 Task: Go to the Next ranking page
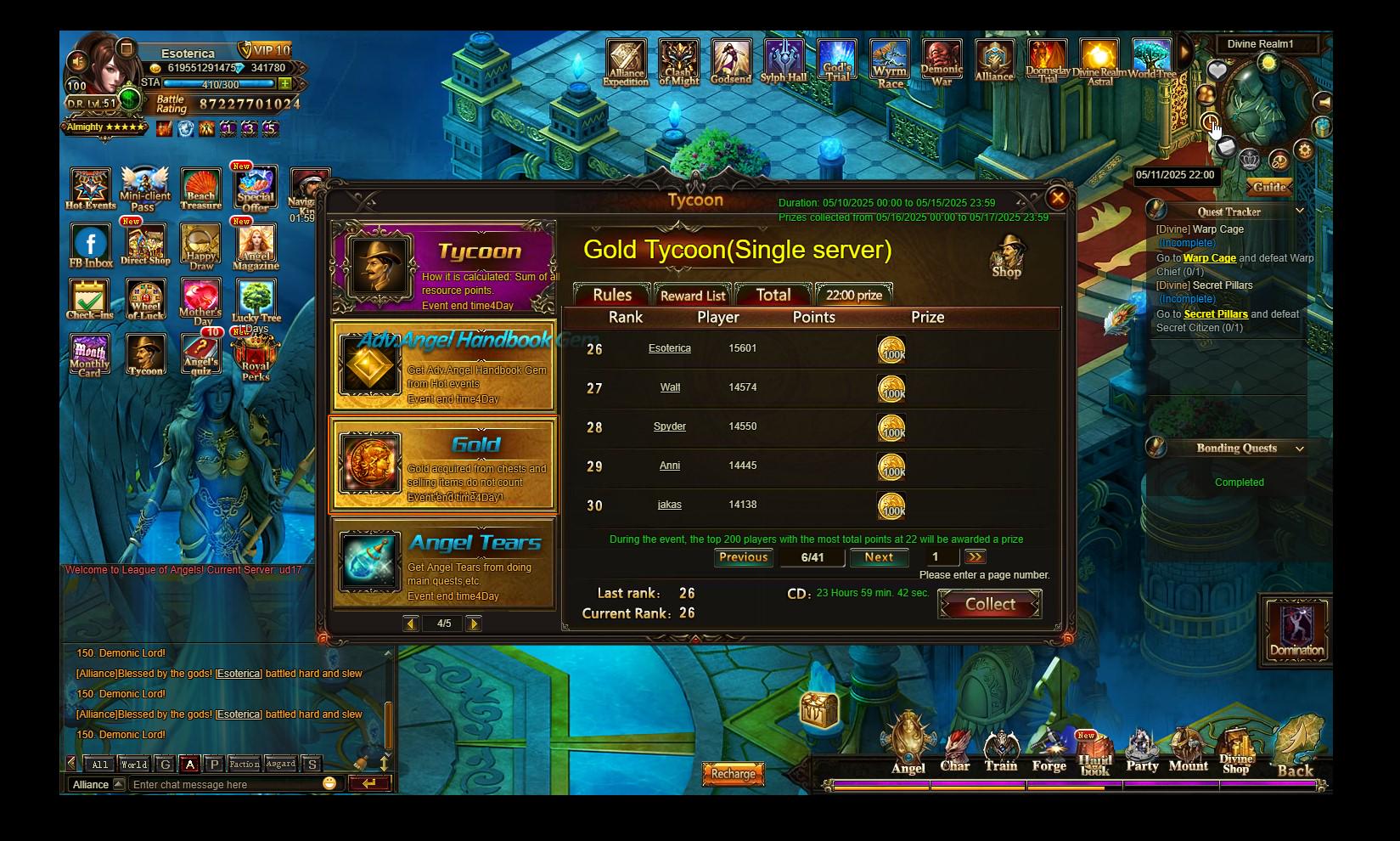[879, 557]
